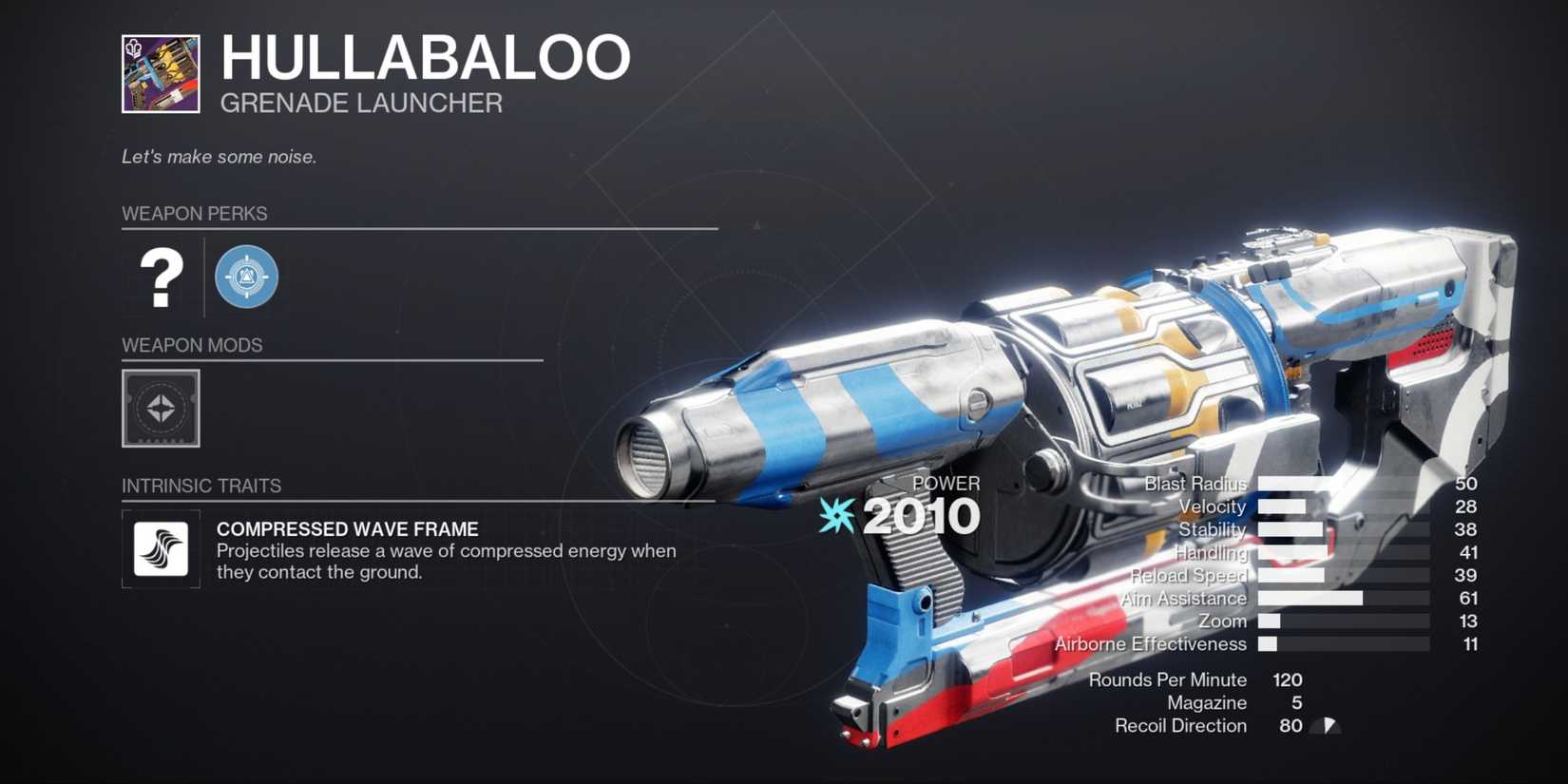Toggle the question mark perk selection
This screenshot has width=1568, height=784.
tap(160, 277)
